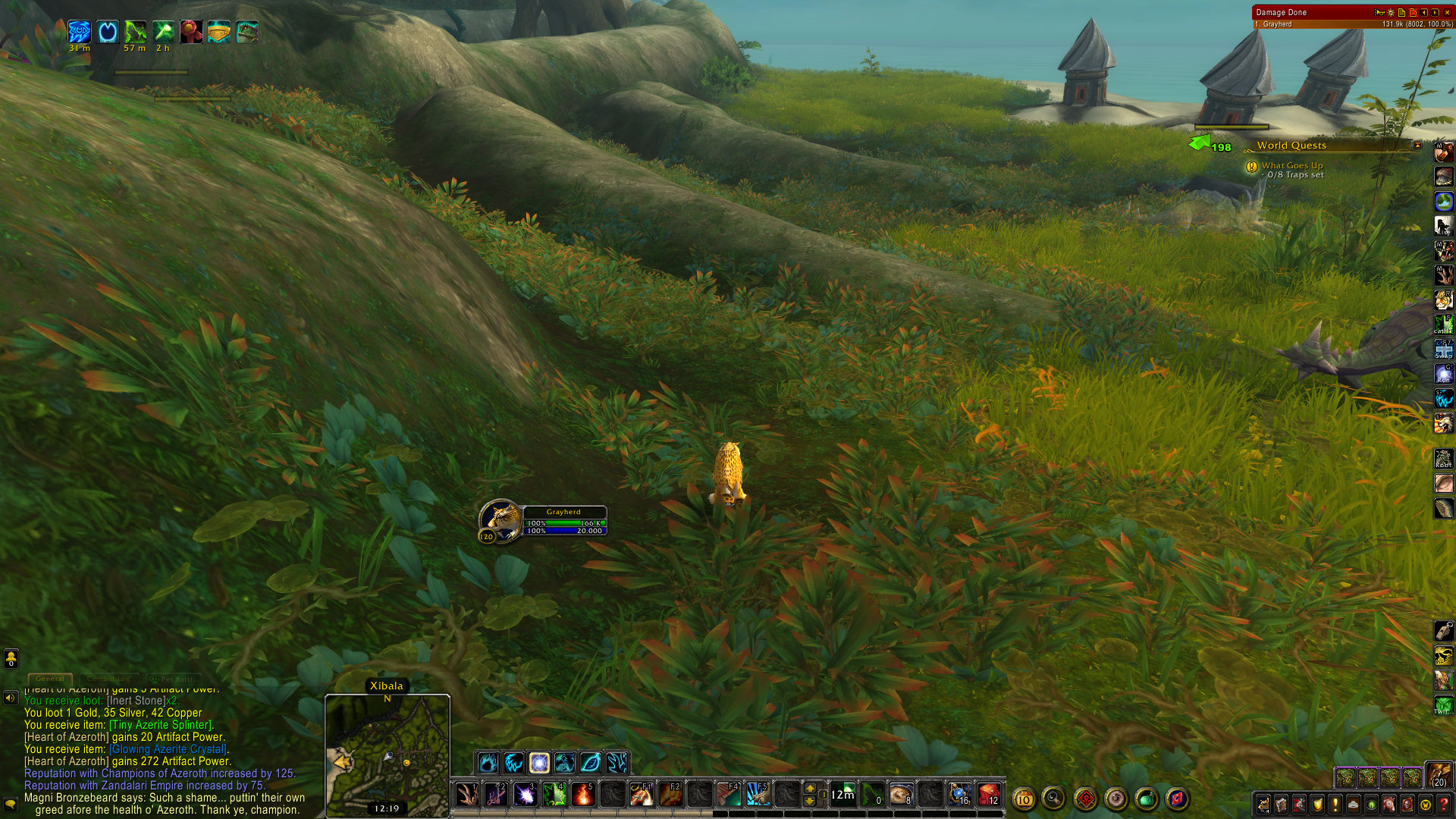The height and width of the screenshot is (819, 1456).
Task: Select the glowing moonkin shapeshift form
Action: click(539, 762)
